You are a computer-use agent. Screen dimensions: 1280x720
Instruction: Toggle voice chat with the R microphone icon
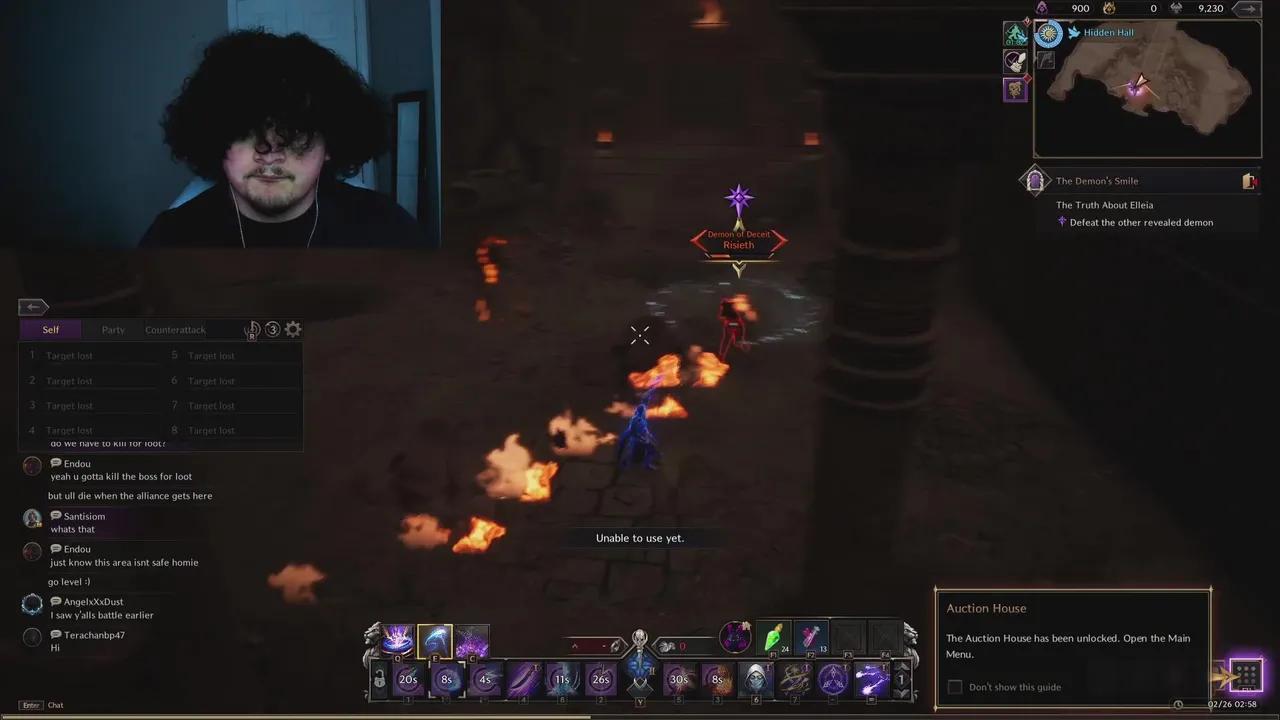click(x=253, y=329)
